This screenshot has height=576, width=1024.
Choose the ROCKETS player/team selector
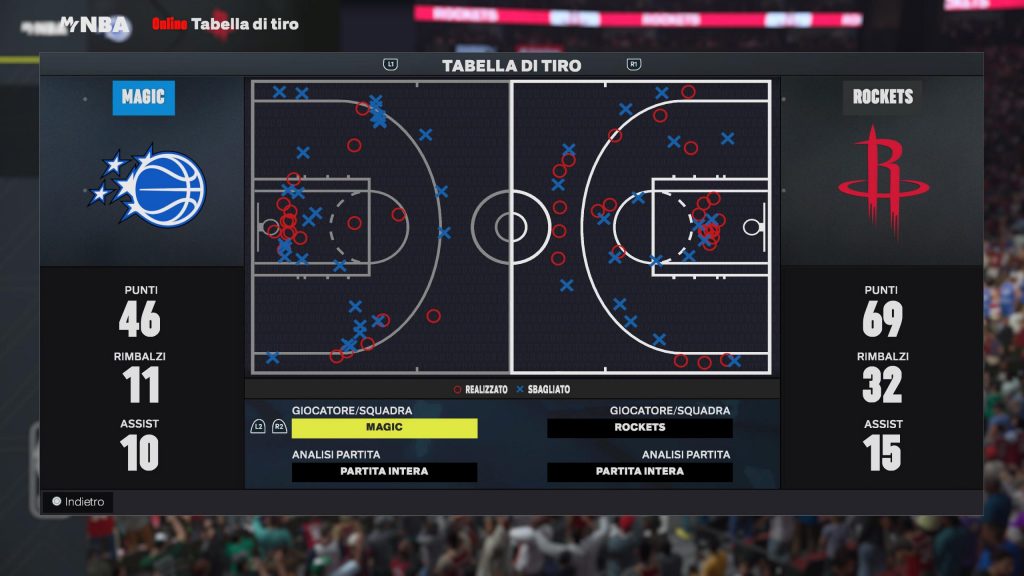click(x=640, y=428)
